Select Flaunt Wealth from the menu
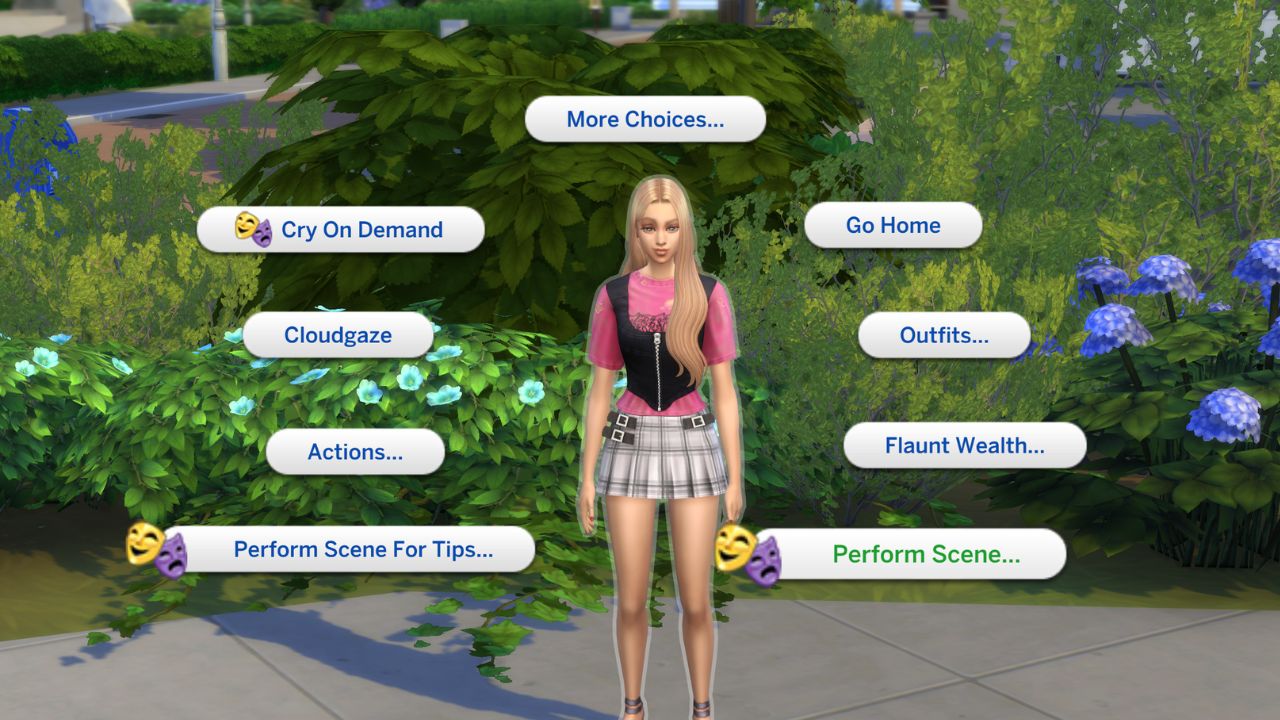This screenshot has width=1280, height=720. coord(965,446)
